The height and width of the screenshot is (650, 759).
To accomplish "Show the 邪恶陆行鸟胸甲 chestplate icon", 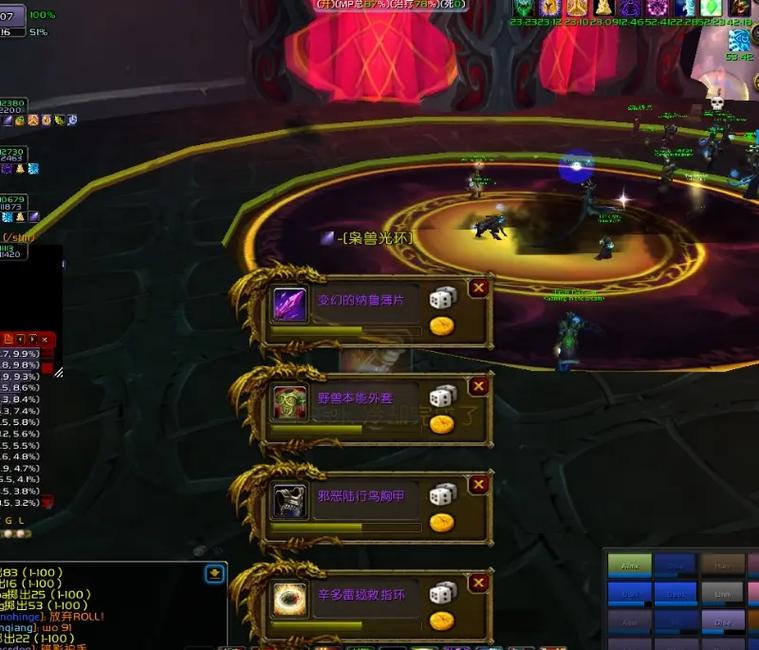I will coord(290,501).
